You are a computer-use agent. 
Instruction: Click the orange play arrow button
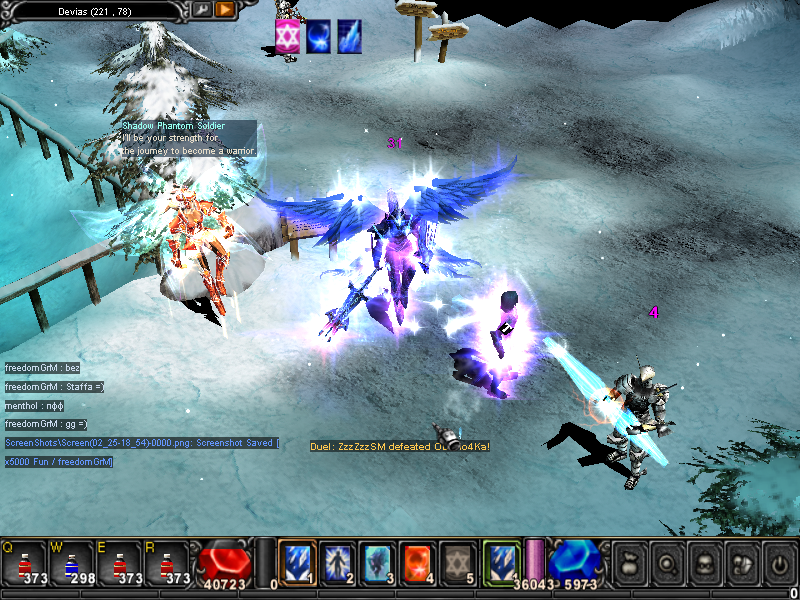224,9
